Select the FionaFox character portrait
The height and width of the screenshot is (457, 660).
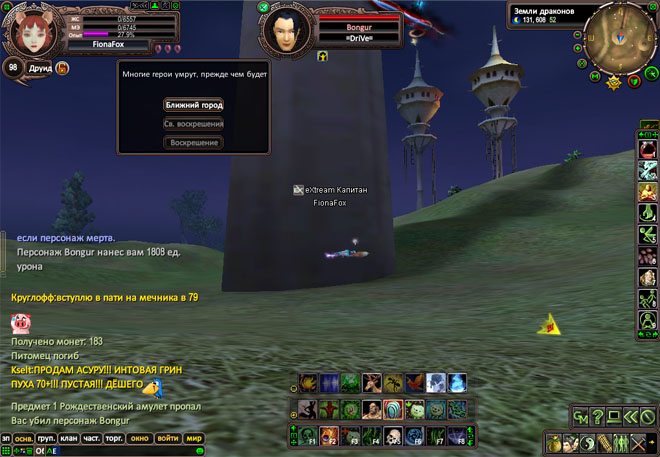point(37,29)
